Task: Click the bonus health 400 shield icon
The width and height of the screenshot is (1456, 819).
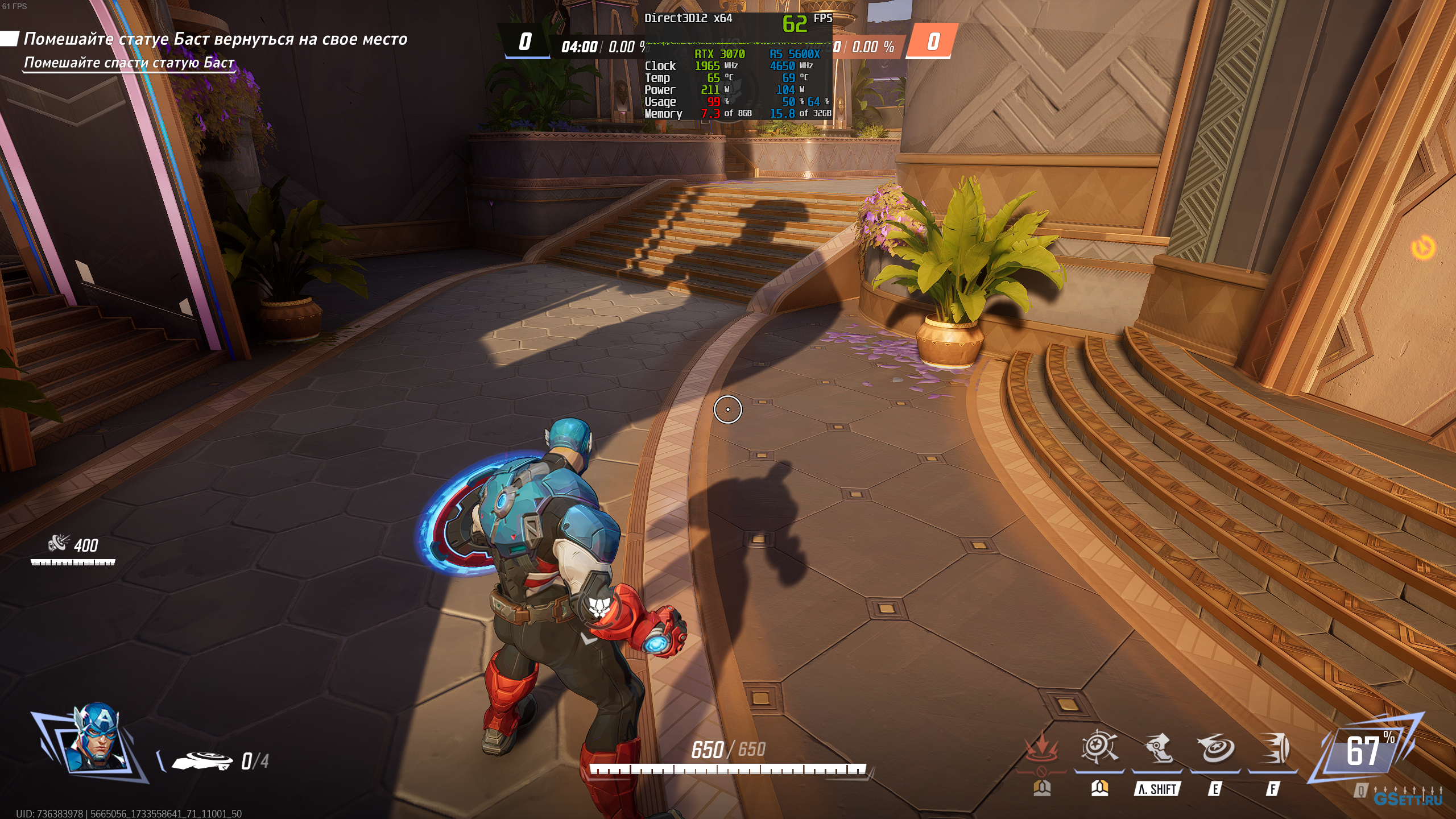Action: (58, 544)
